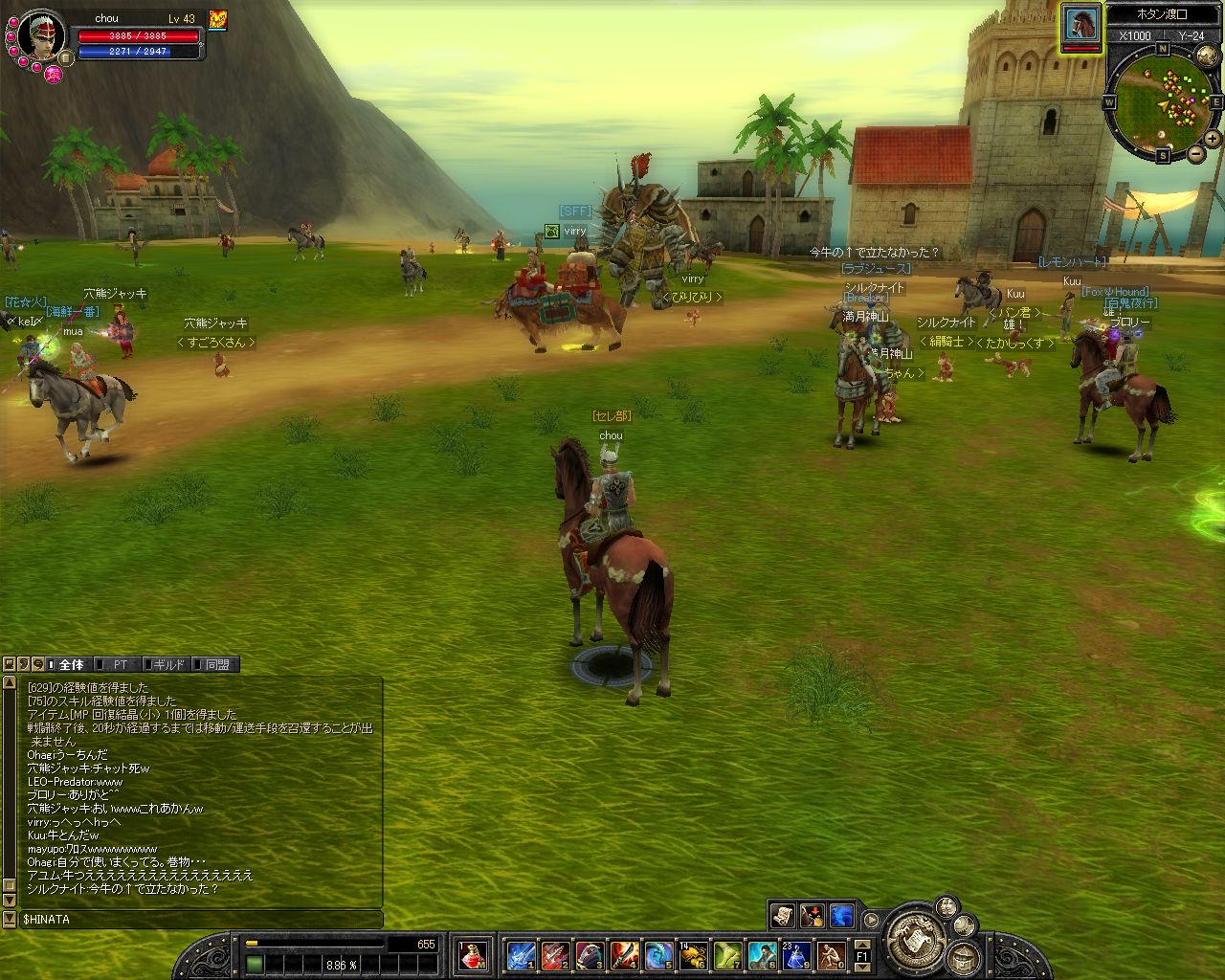This screenshot has width=1225, height=980.
Task: Switch to the PT chat tab
Action: coord(121,664)
